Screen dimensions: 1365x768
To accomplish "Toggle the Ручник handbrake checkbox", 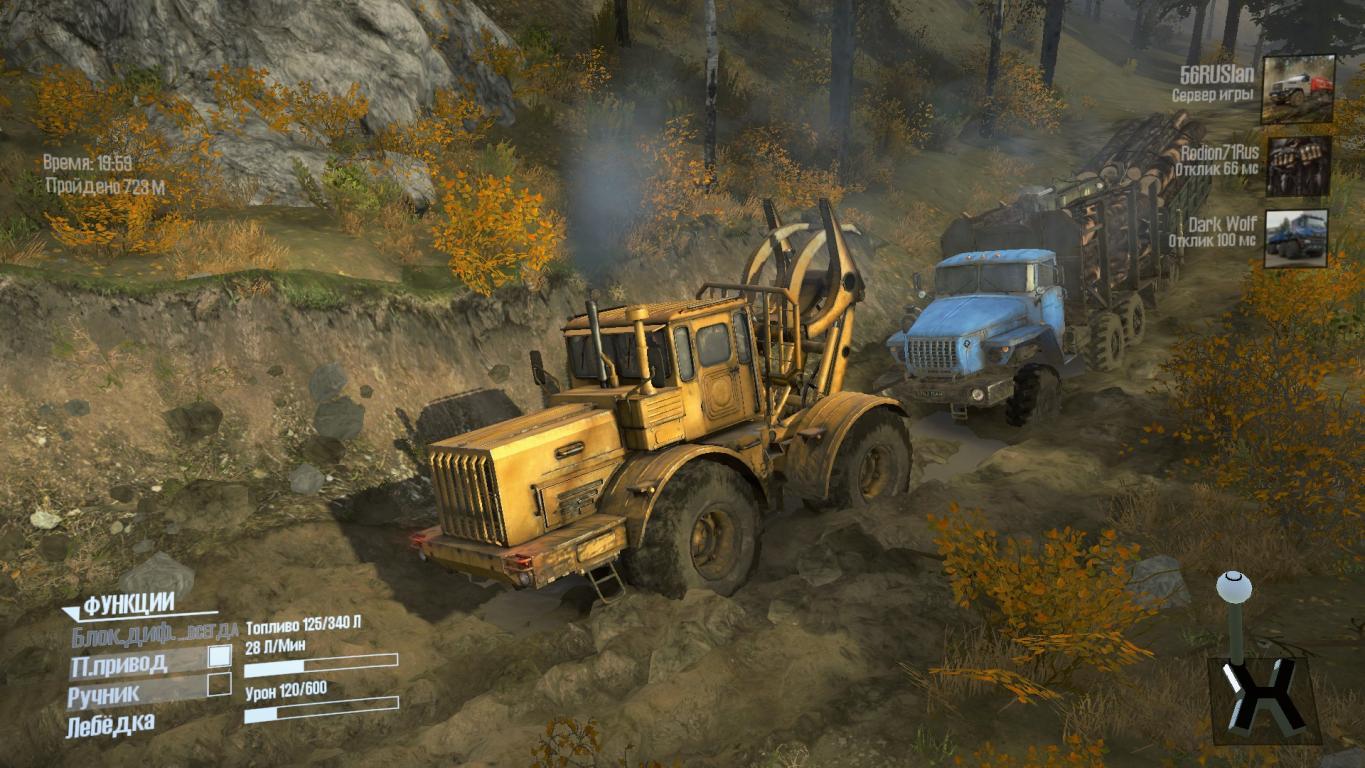I will pyautogui.click(x=219, y=685).
